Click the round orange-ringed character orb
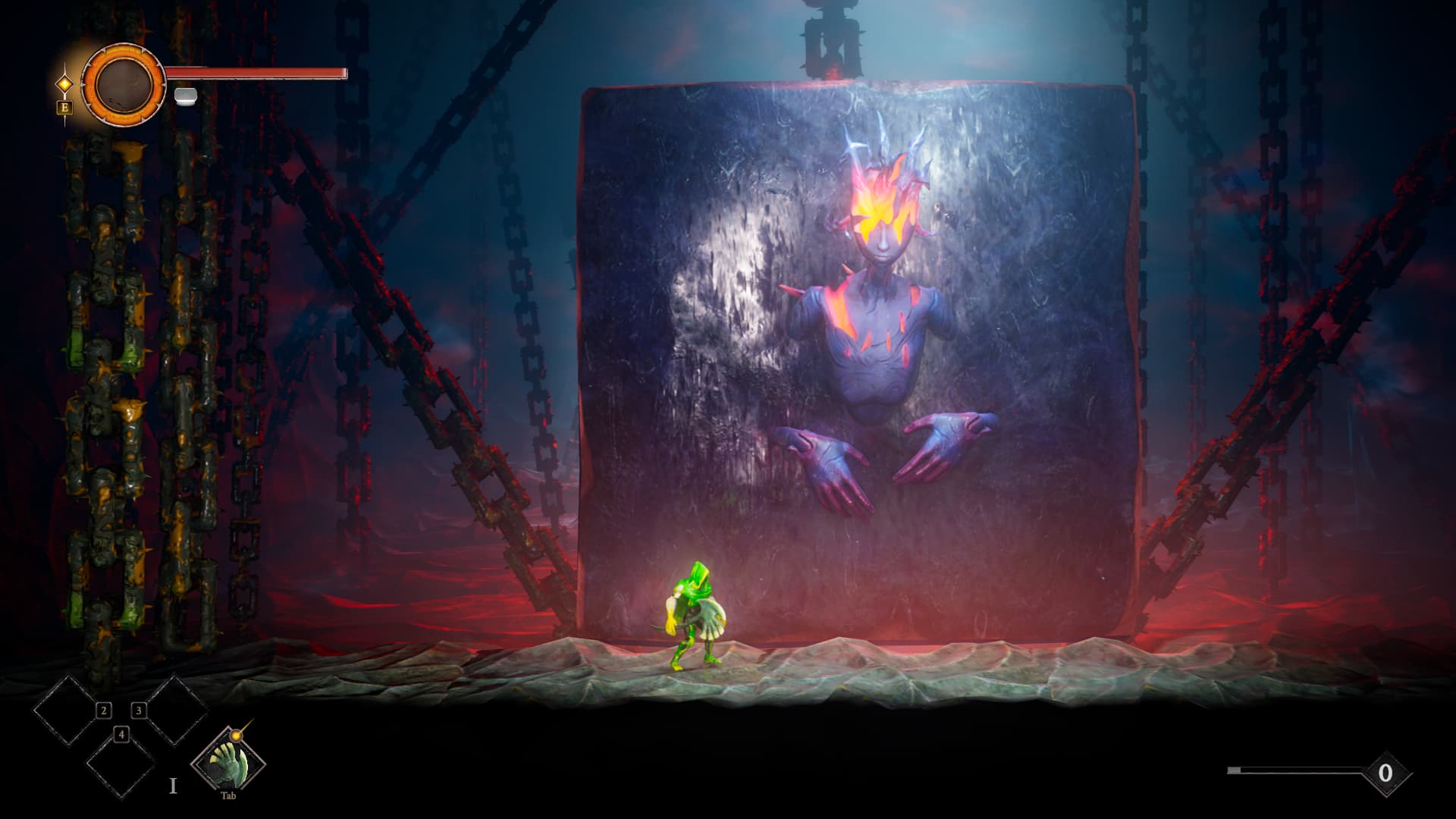The height and width of the screenshot is (819, 1456). (x=123, y=84)
